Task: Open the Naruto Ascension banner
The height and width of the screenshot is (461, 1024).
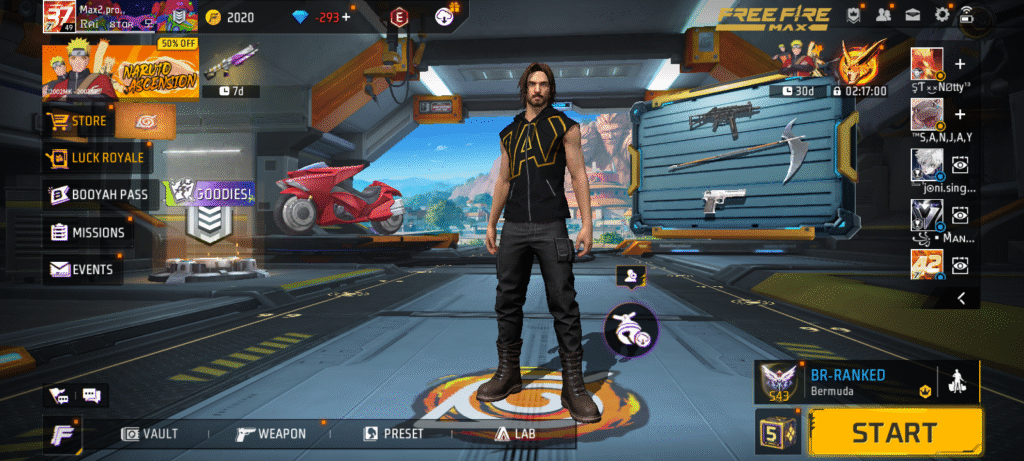Action: click(x=118, y=69)
